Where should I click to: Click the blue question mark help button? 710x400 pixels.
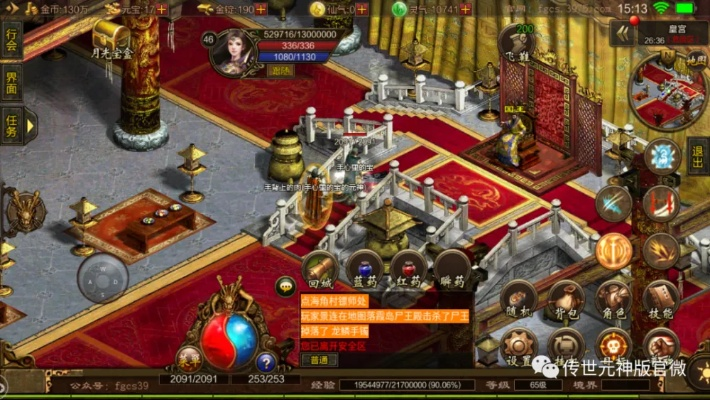(x=266, y=361)
